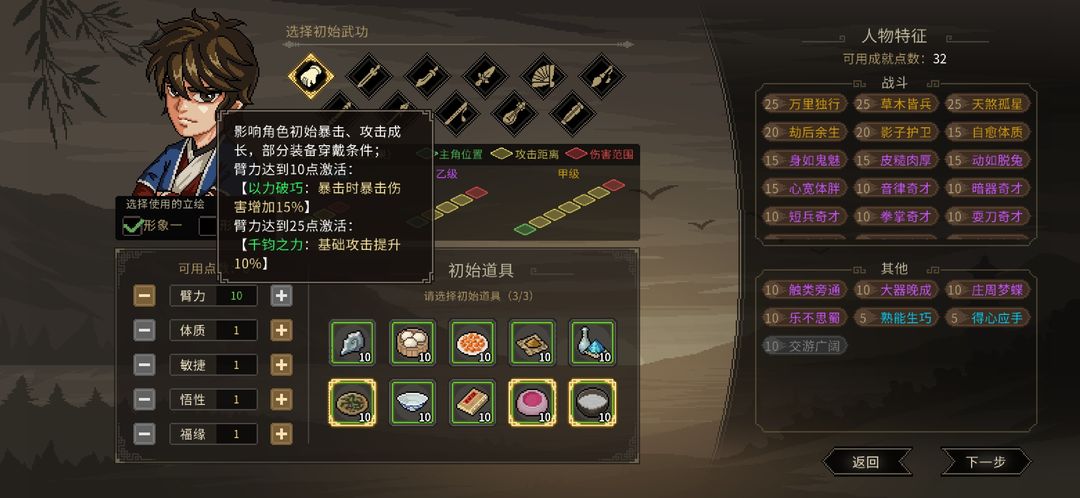Pick the pipa lute martial art
This screenshot has height=498, width=1080.
[513, 111]
